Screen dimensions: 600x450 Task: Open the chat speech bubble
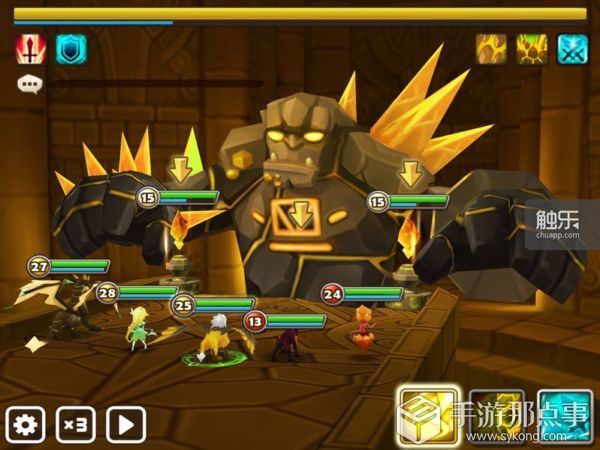29,84
